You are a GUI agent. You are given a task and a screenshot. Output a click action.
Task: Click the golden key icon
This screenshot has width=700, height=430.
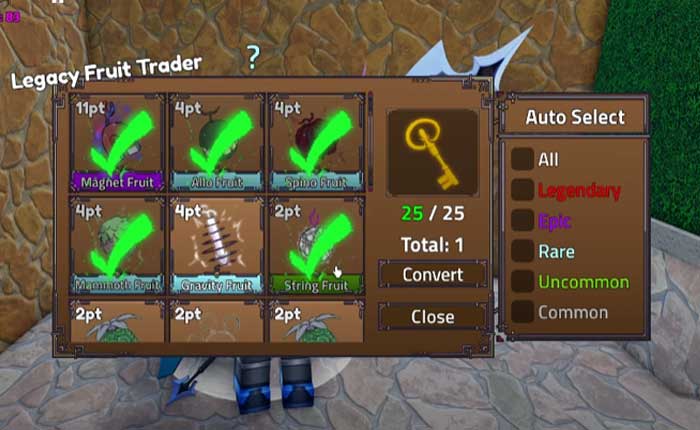pyautogui.click(x=432, y=151)
